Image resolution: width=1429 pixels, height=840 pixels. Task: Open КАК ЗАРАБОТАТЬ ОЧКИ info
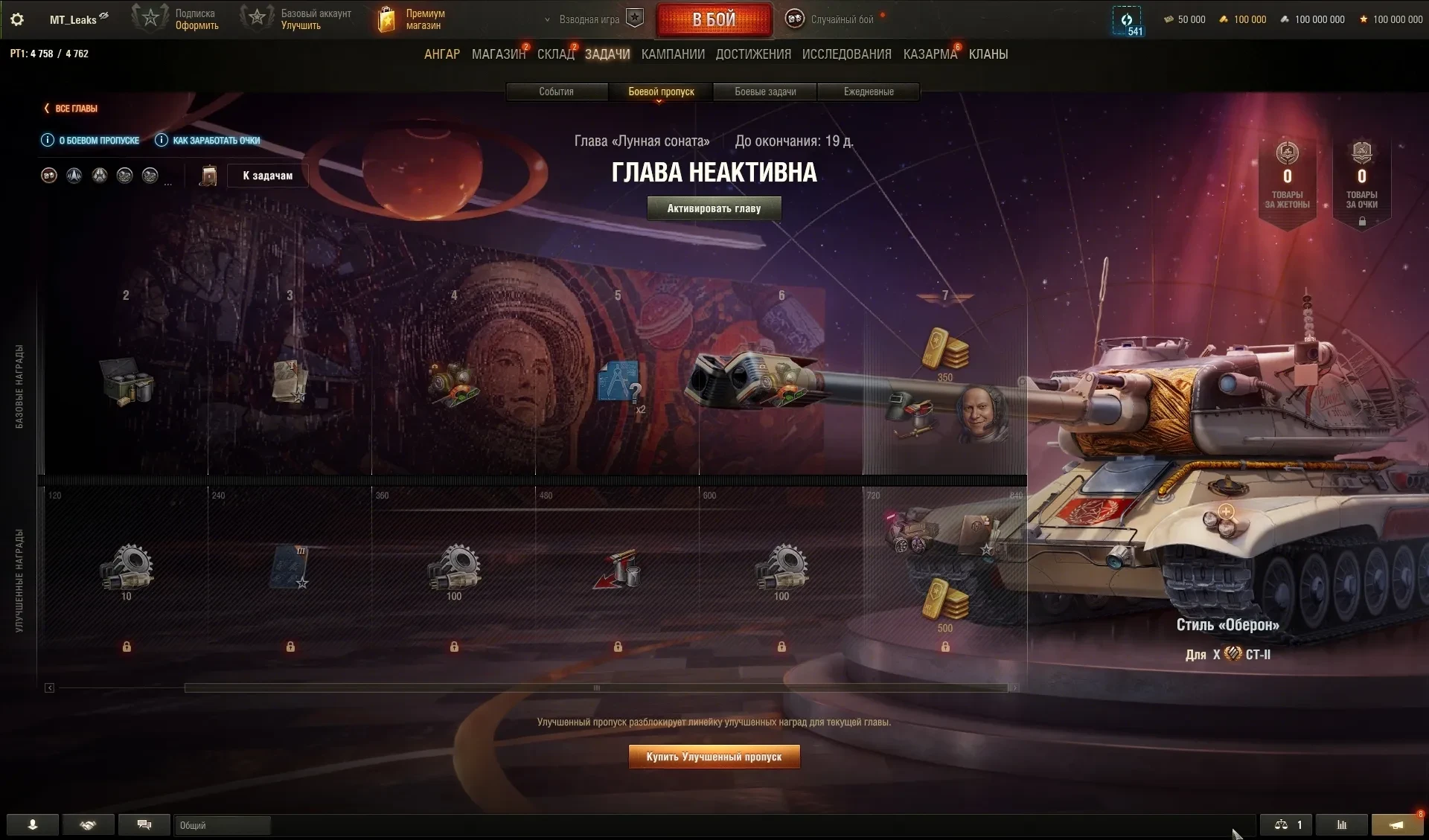click(208, 140)
